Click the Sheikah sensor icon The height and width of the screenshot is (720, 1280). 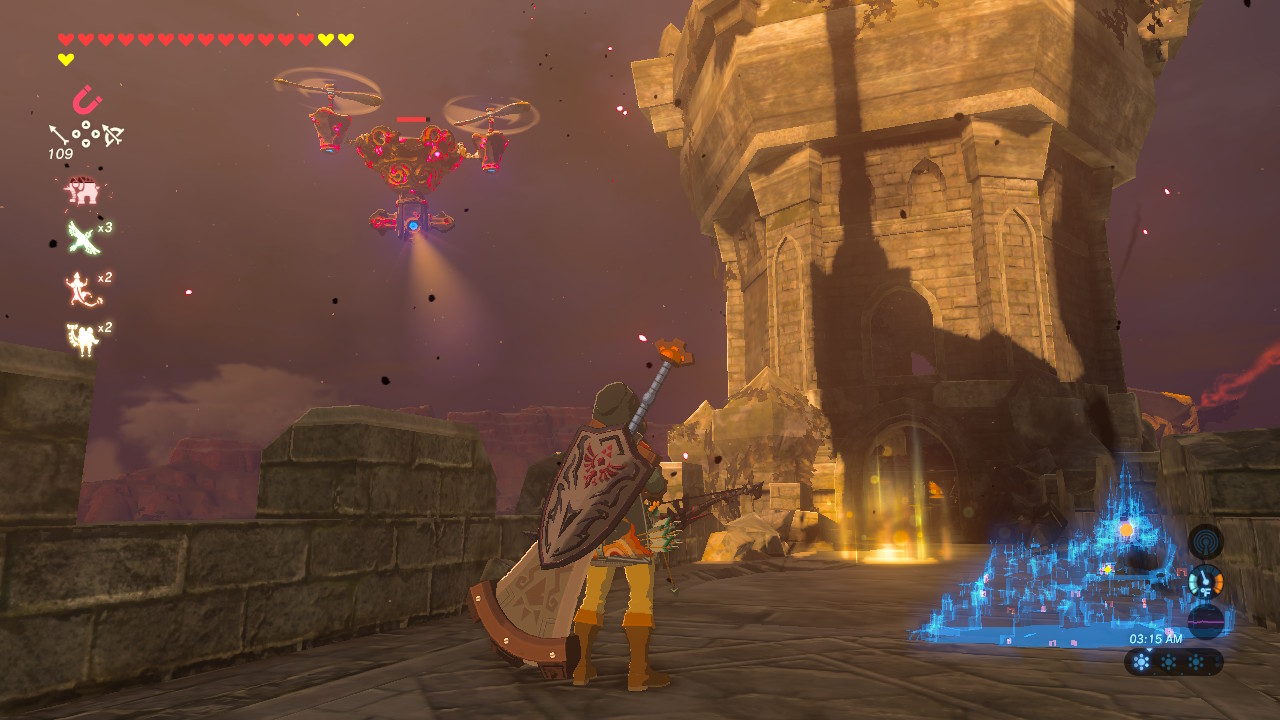[x=1207, y=541]
